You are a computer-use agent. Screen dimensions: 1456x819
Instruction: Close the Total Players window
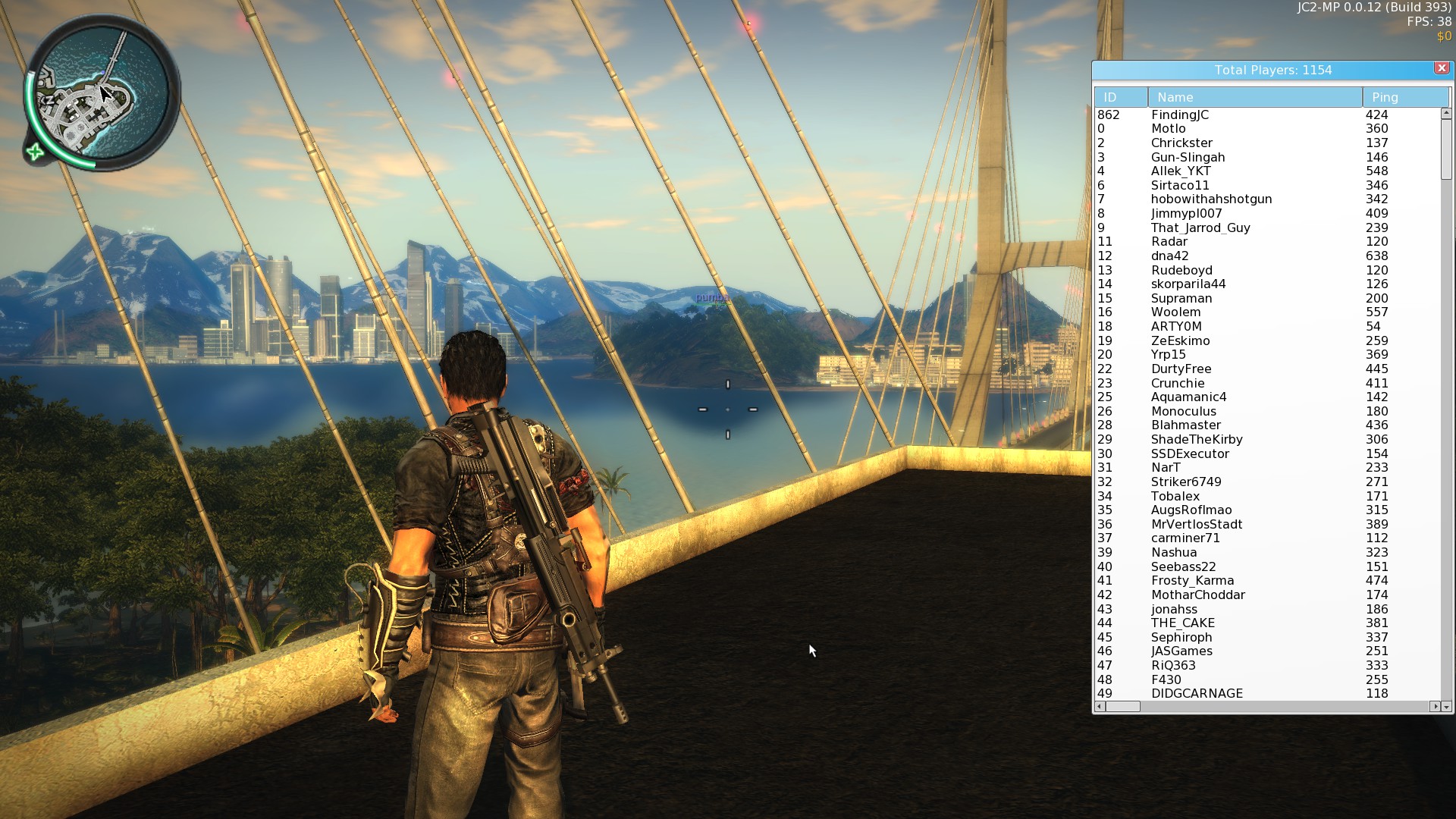[x=1441, y=68]
